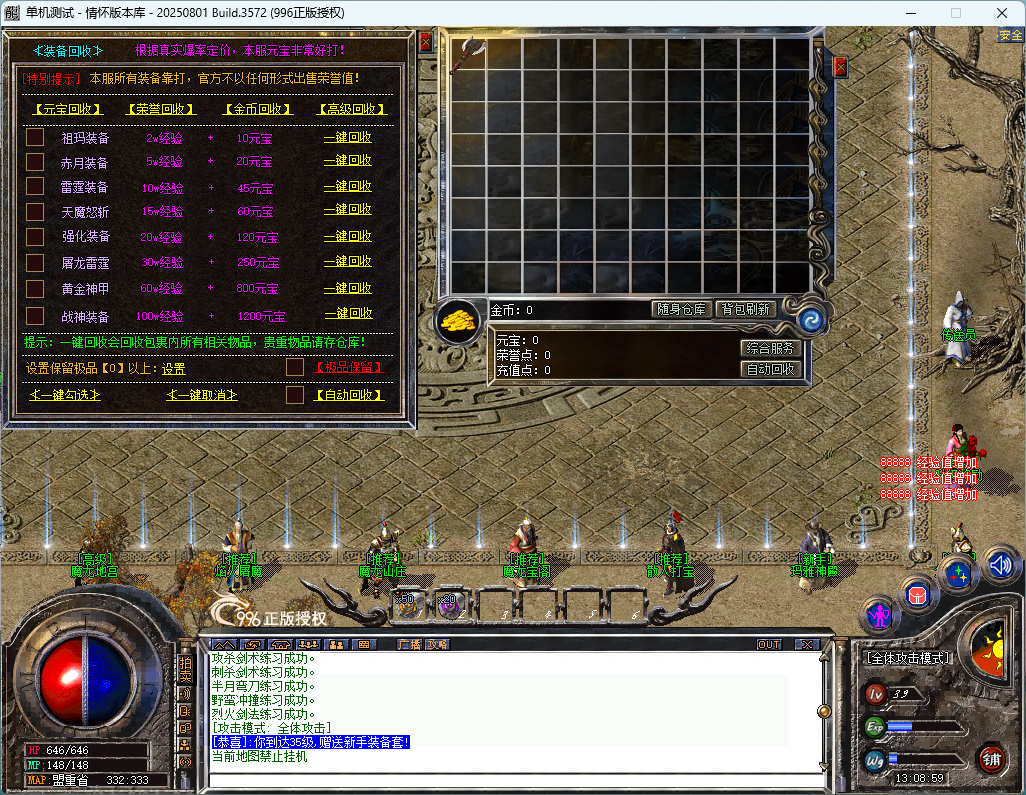1026x795 pixels.
Task: Toggle the 极品保留 checkbox
Action: coord(294,367)
